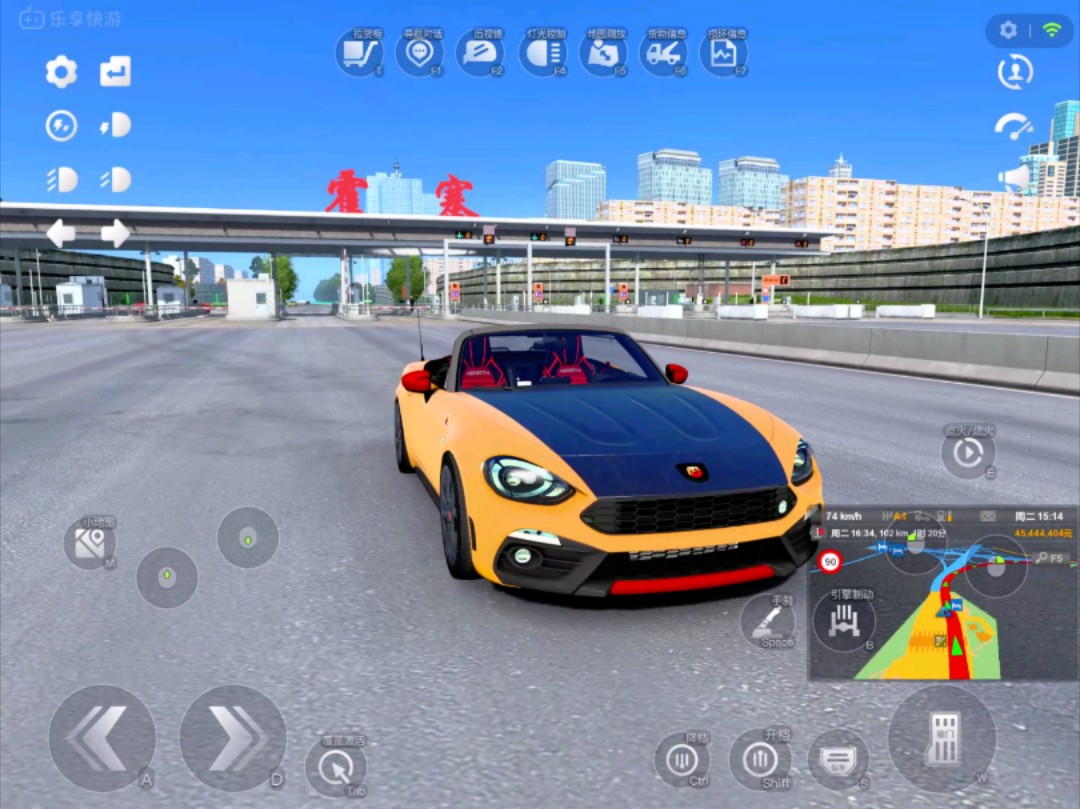1080x809 pixels.
Task: Tap the 升档 upshift button
Action: [x=759, y=759]
